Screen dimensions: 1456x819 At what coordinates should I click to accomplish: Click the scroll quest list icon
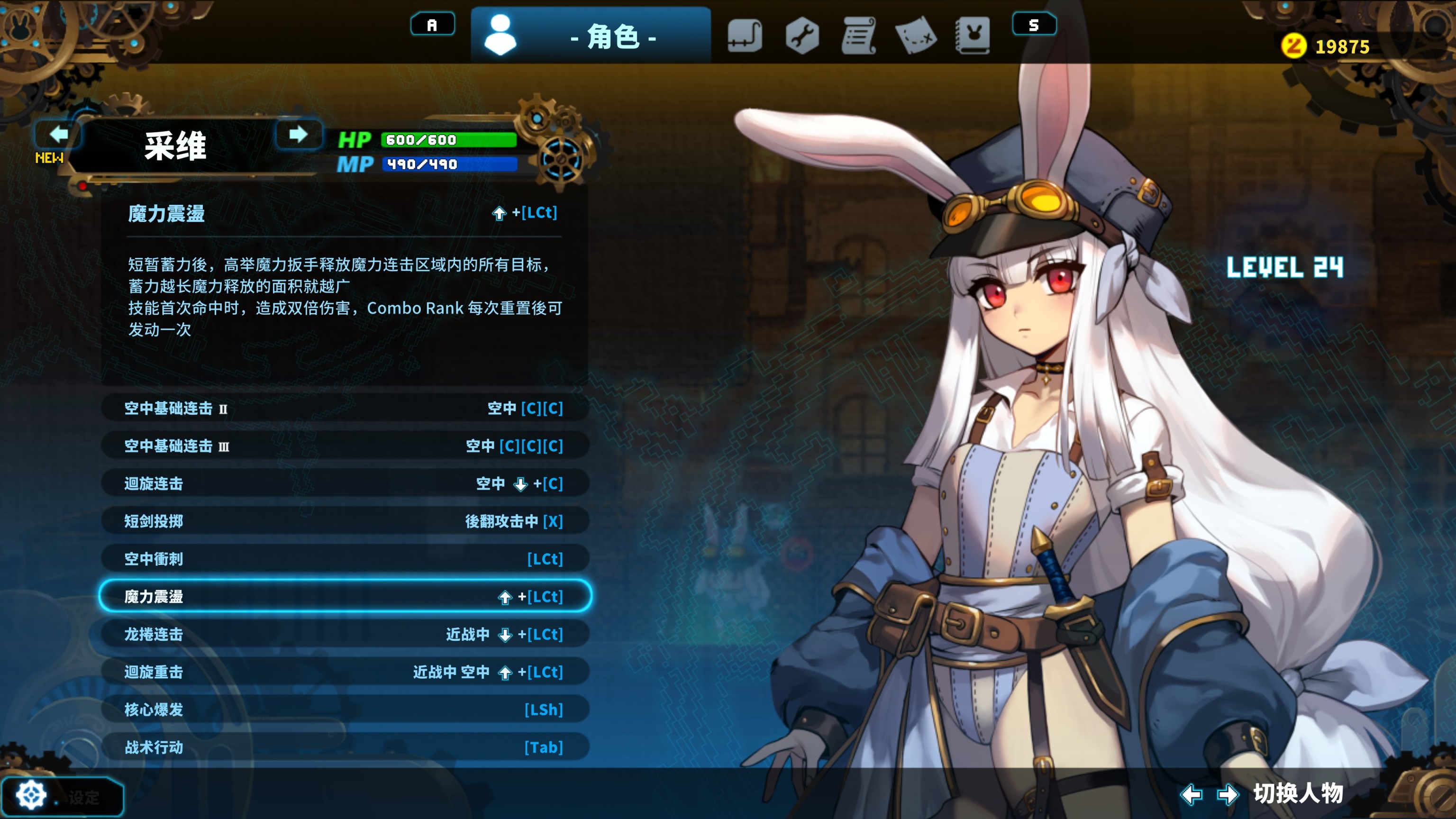[x=860, y=37]
